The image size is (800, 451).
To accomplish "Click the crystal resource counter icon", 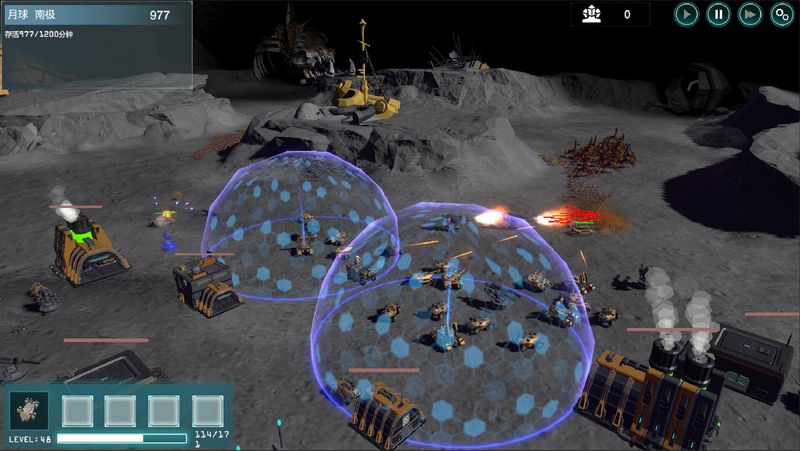I will [x=591, y=14].
